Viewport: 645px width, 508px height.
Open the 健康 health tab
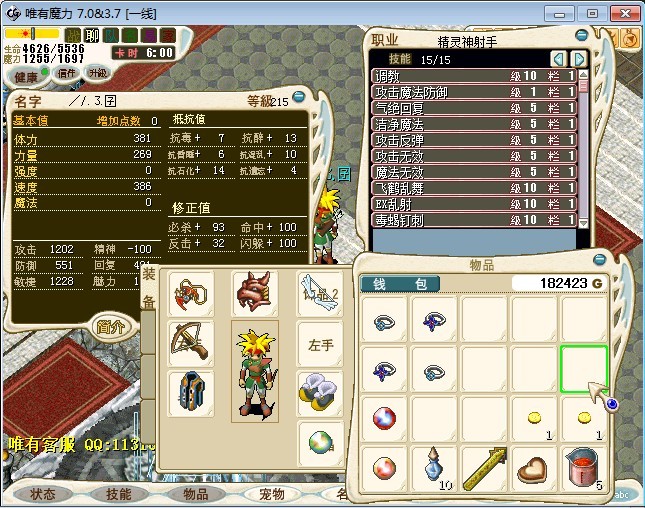[27, 77]
